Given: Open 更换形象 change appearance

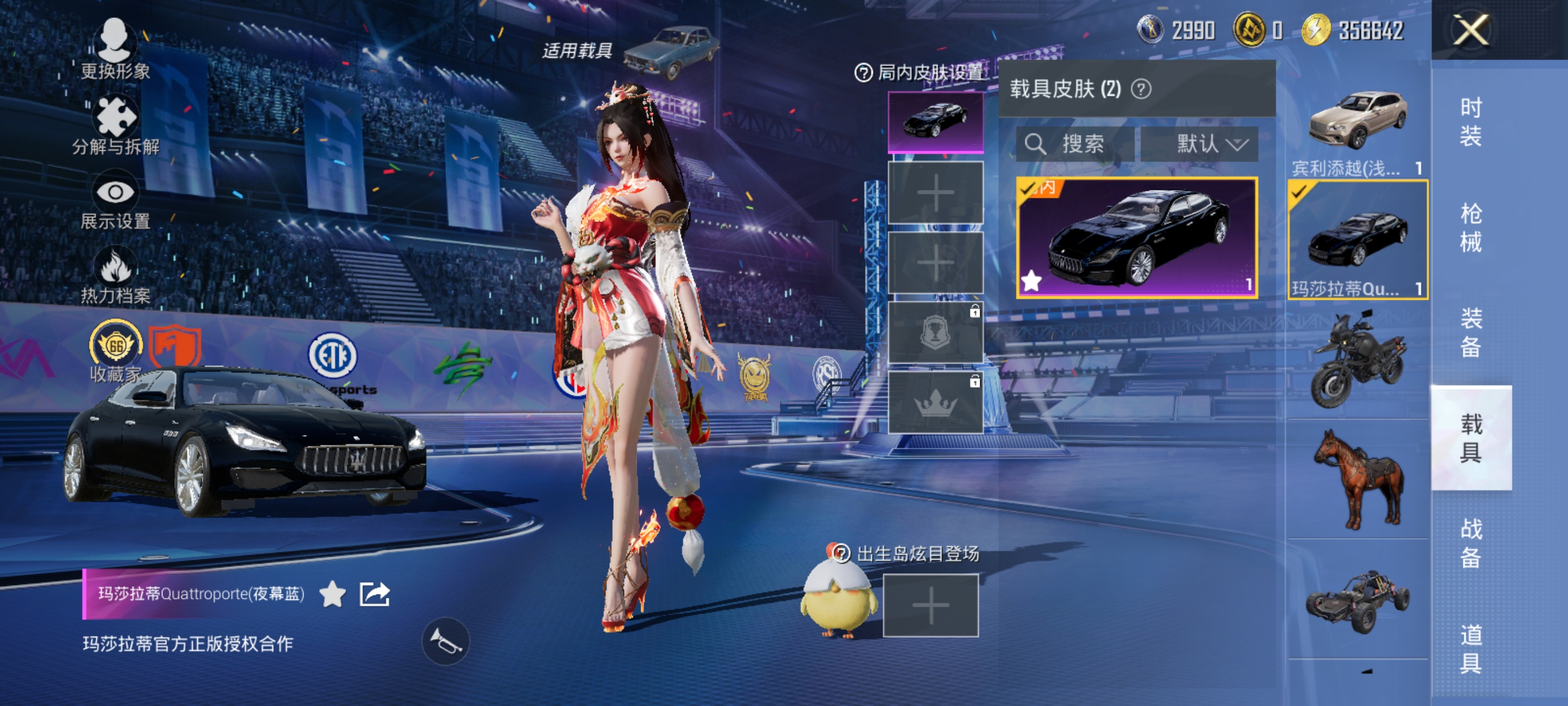Looking at the screenshot, I should point(114,49).
